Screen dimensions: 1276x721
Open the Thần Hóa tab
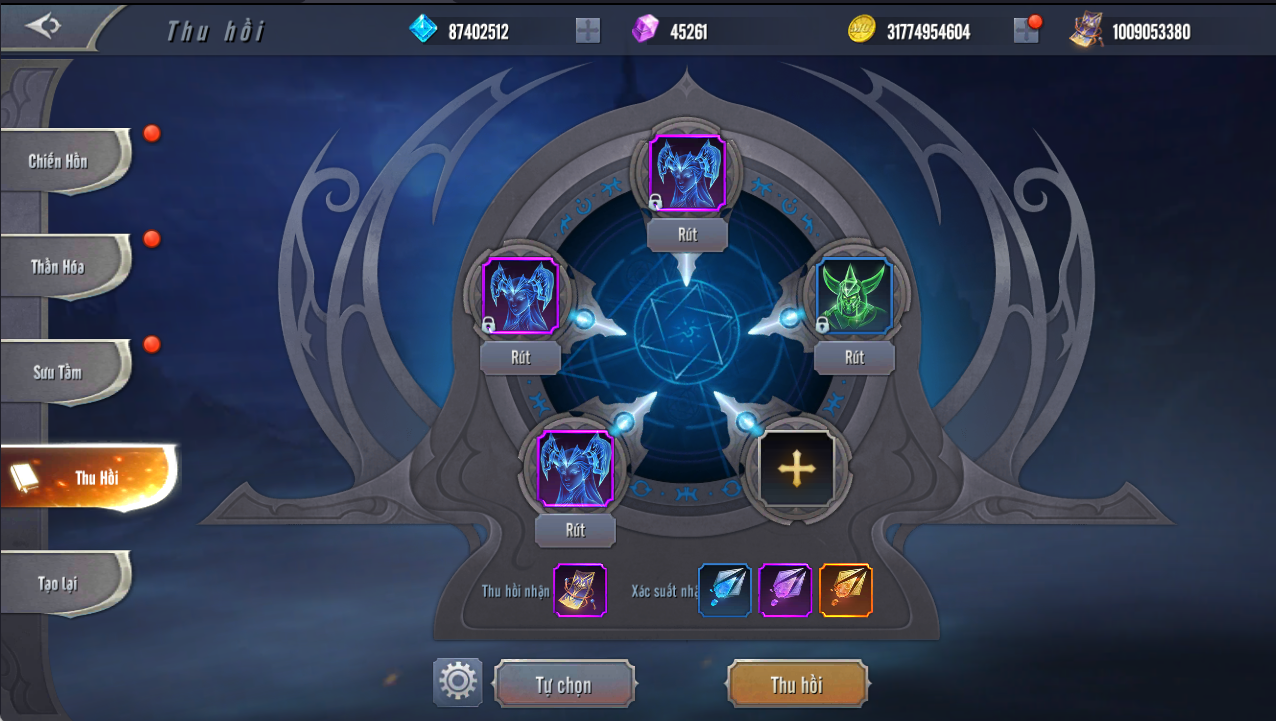click(x=62, y=267)
